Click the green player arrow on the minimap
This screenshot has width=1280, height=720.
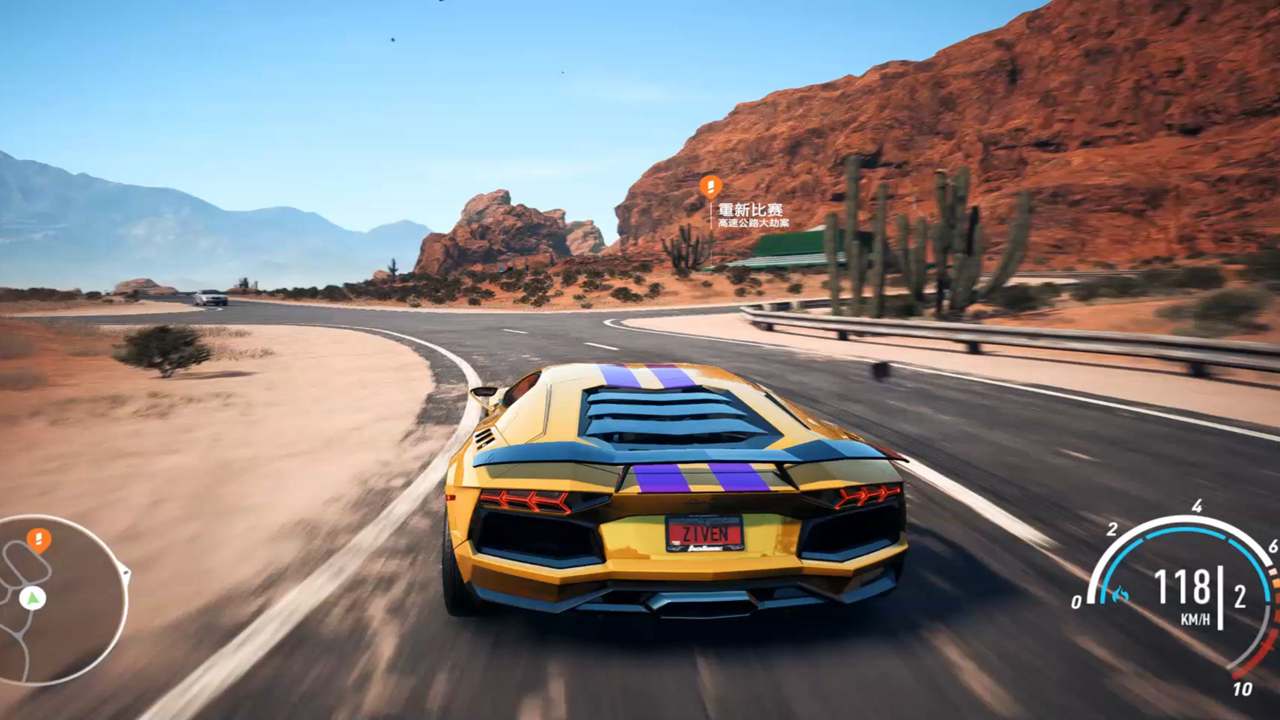pos(32,598)
